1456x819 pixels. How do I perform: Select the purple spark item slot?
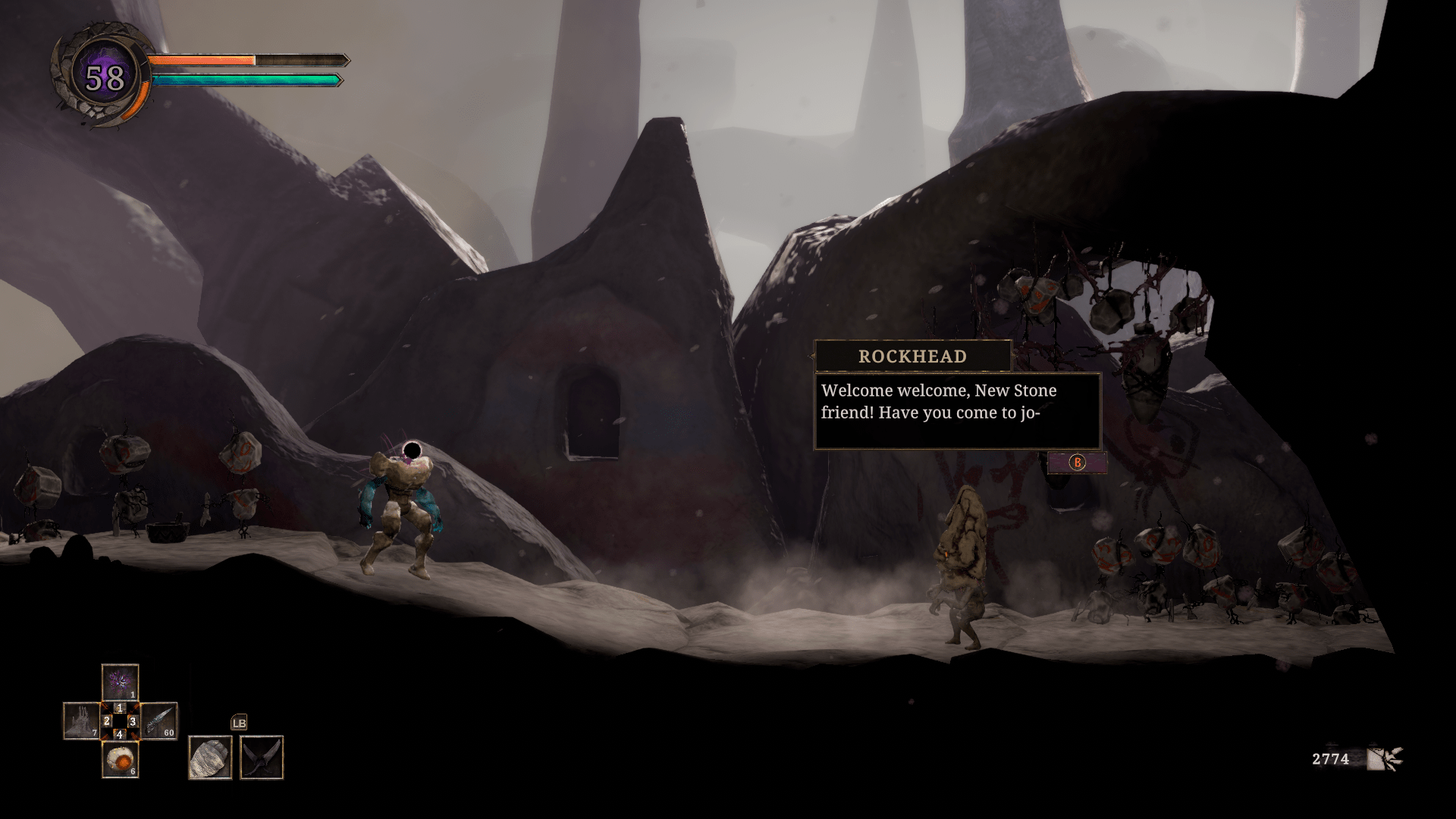[120, 682]
